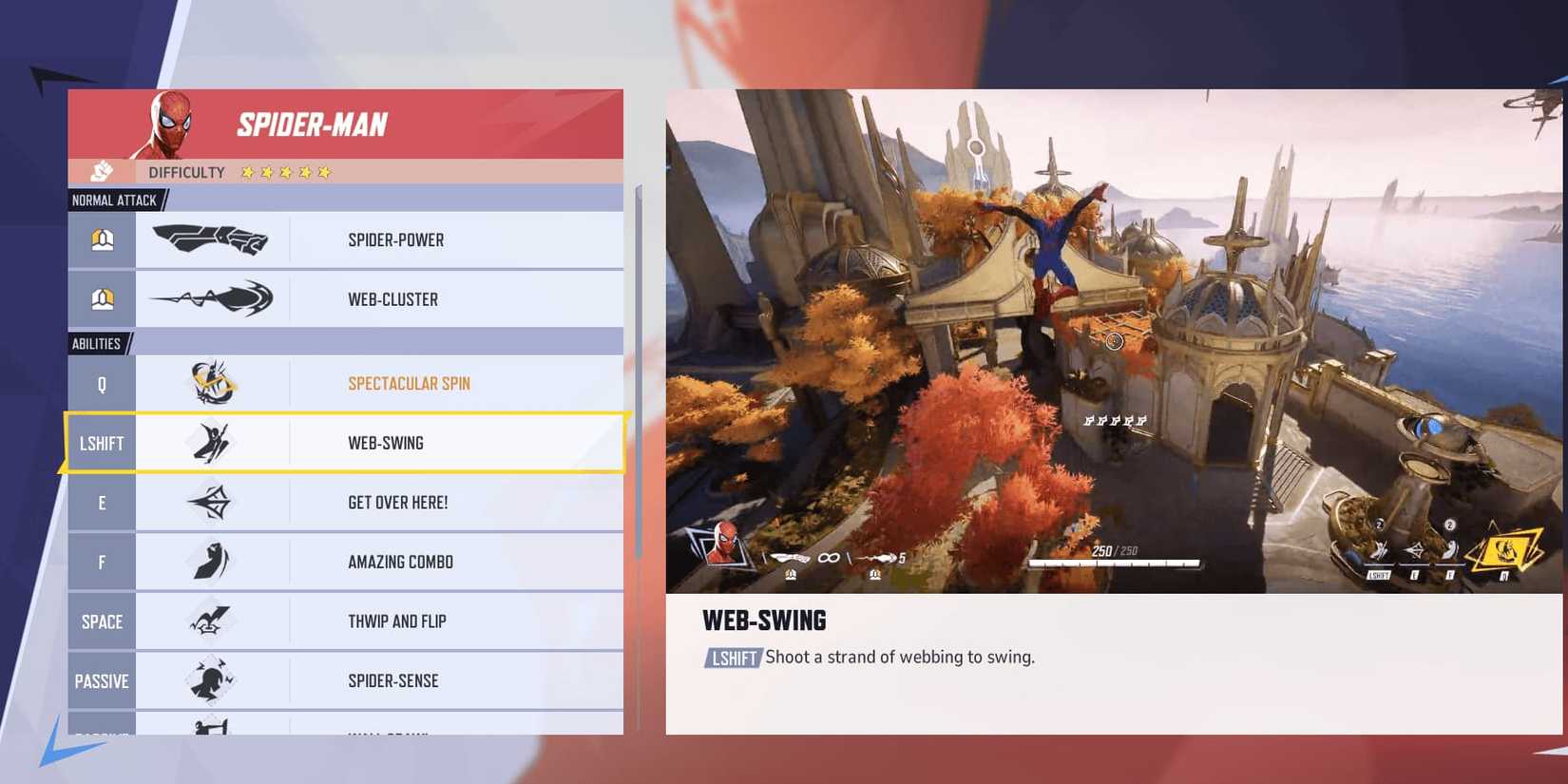Click the Amazing Combo ability icon

pyautogui.click(x=211, y=562)
